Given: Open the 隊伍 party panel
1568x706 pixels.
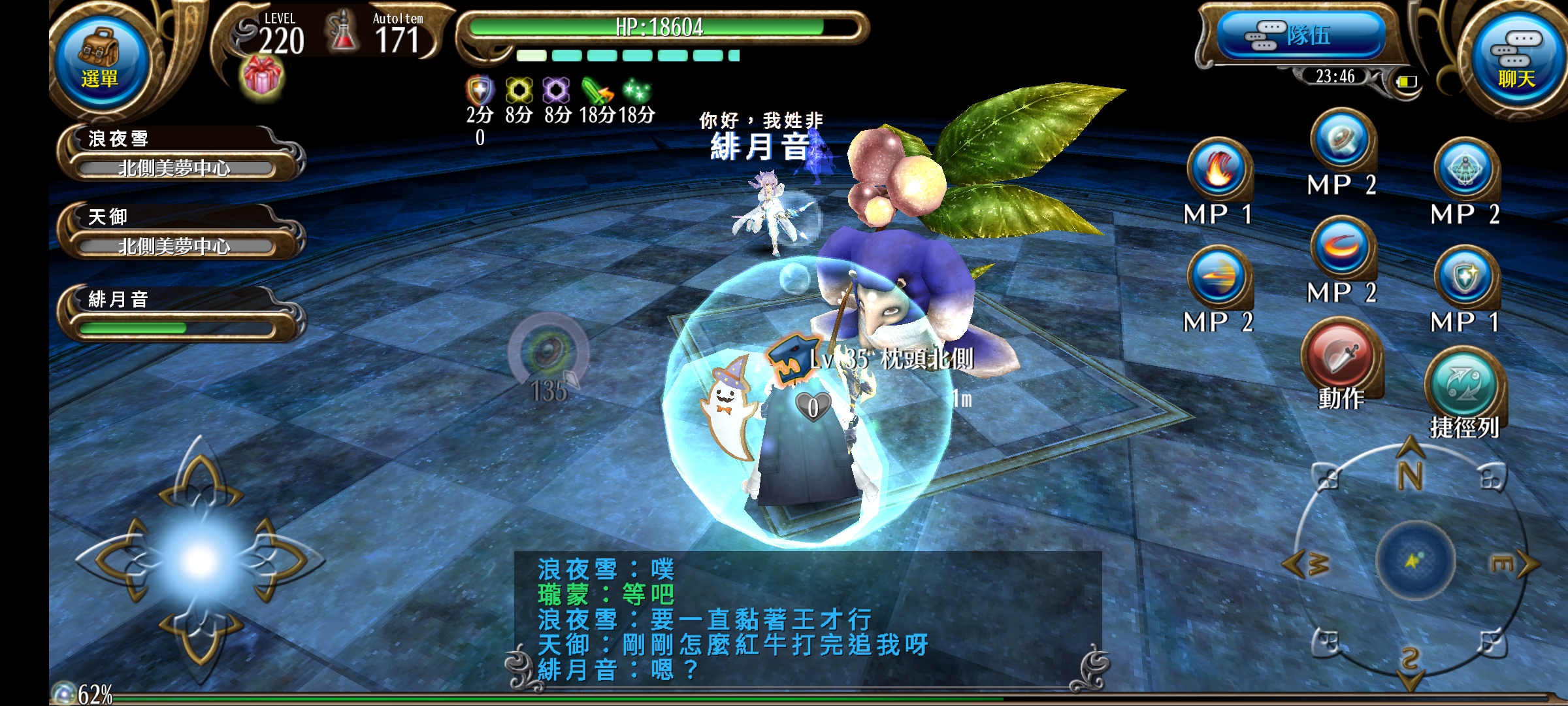Looking at the screenshot, I should tap(1300, 35).
